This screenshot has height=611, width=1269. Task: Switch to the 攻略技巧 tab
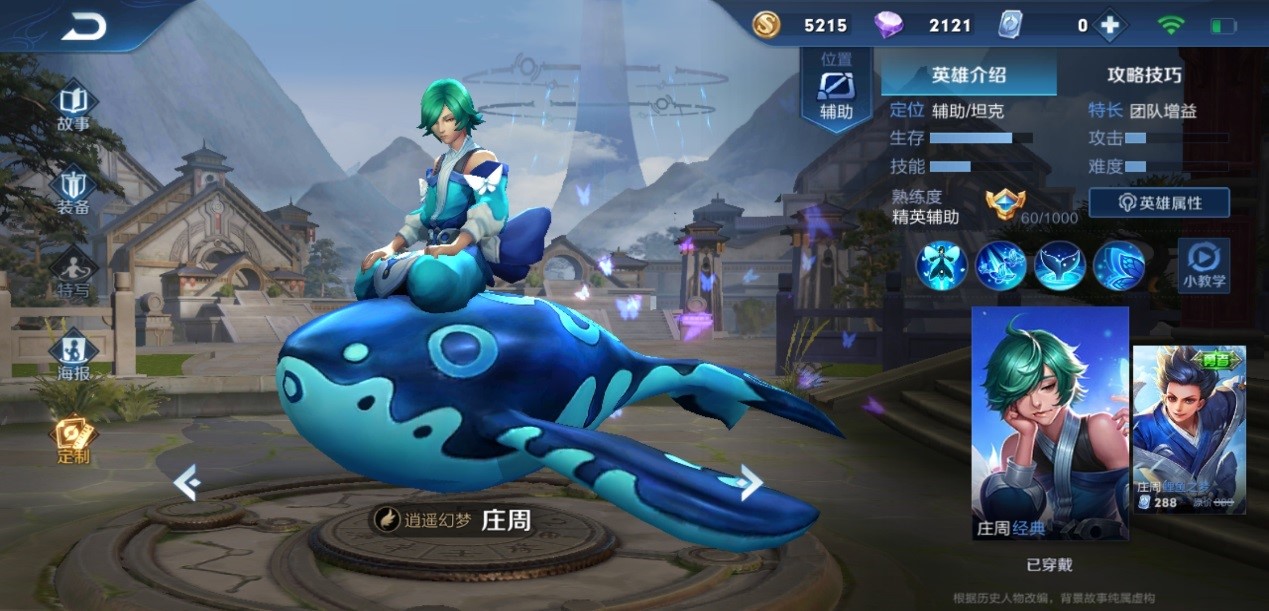pyautogui.click(x=1144, y=74)
